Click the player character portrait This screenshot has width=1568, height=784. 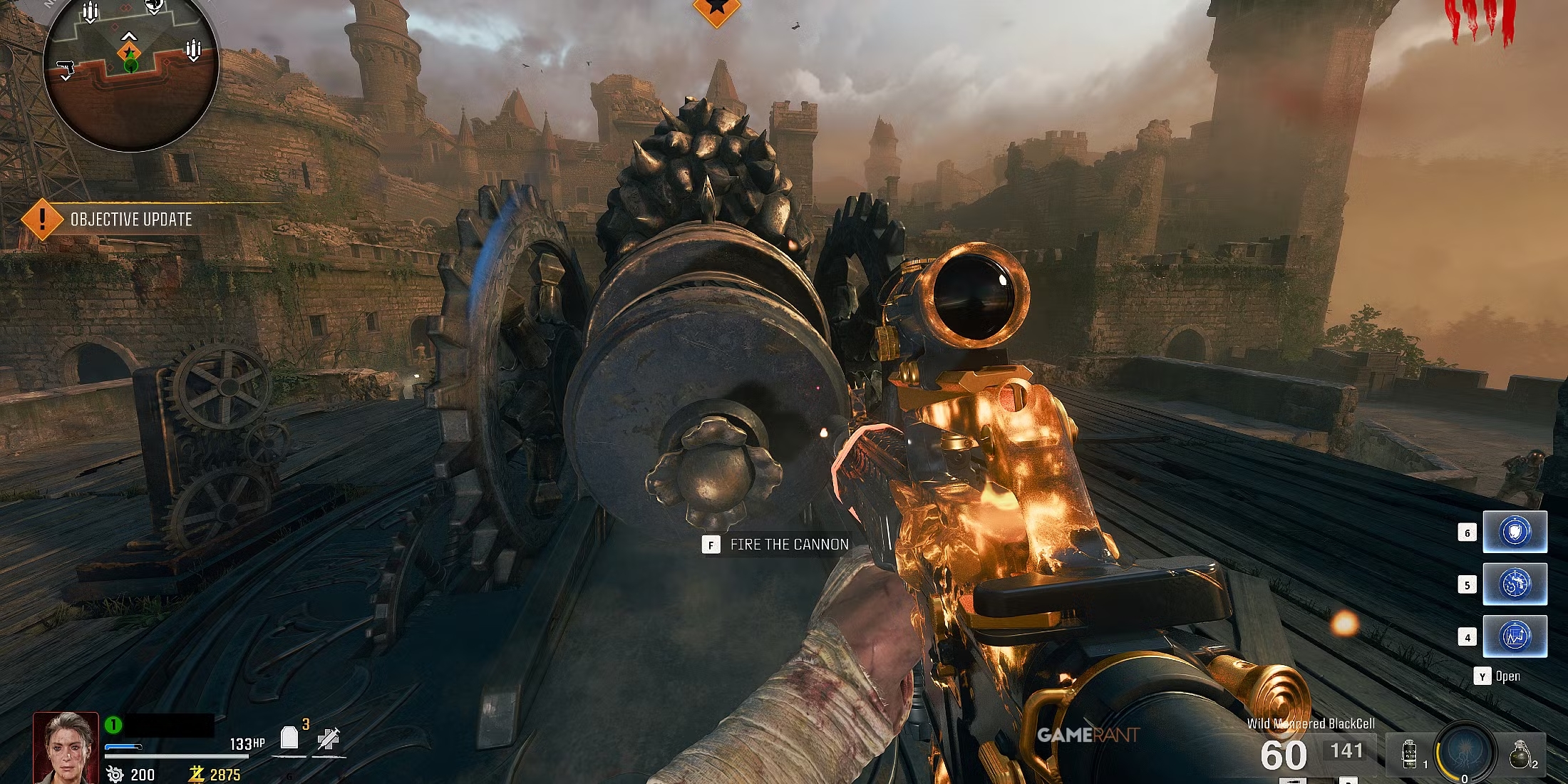66,747
